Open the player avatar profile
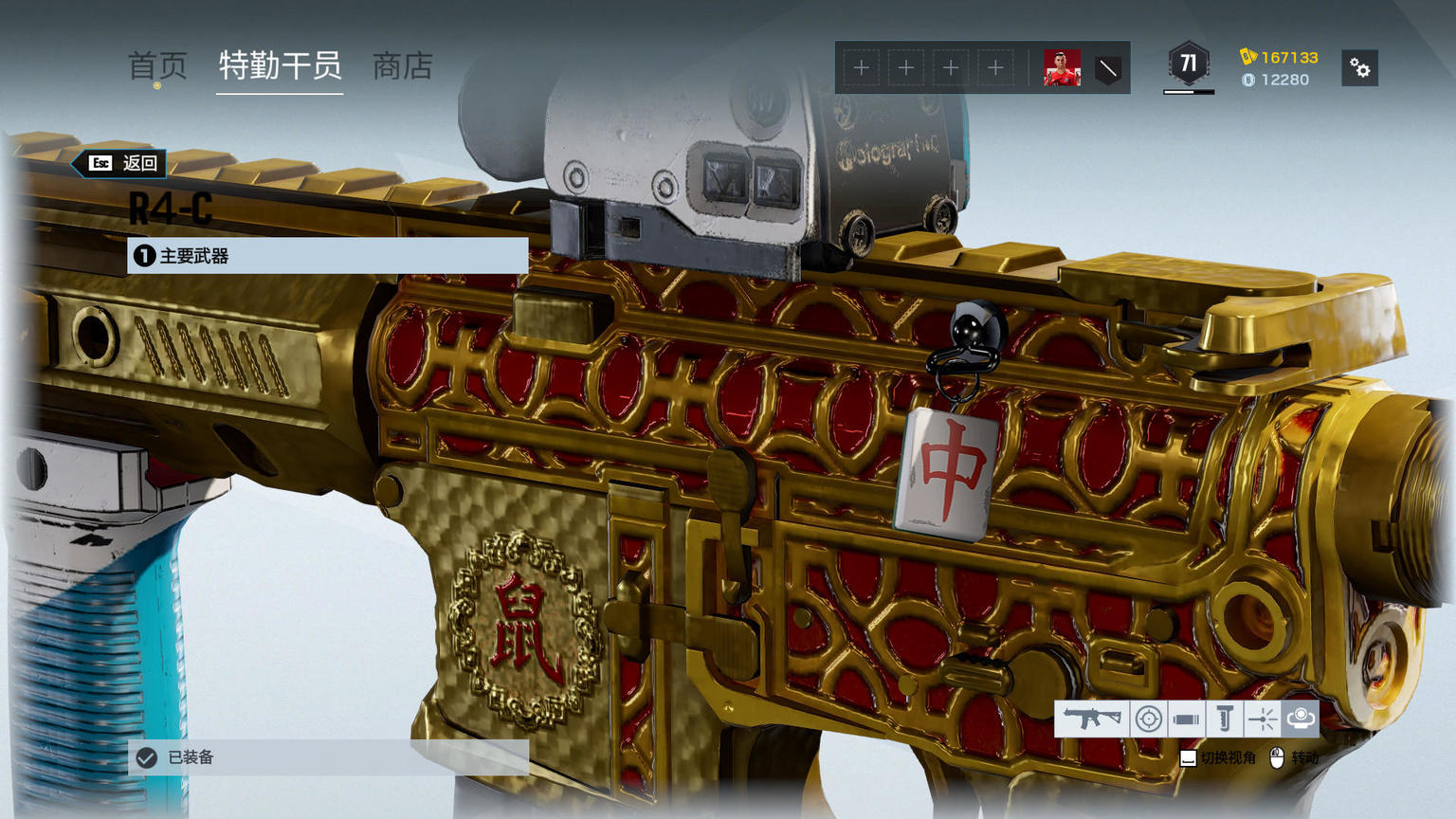The image size is (1456, 819). point(1062,68)
